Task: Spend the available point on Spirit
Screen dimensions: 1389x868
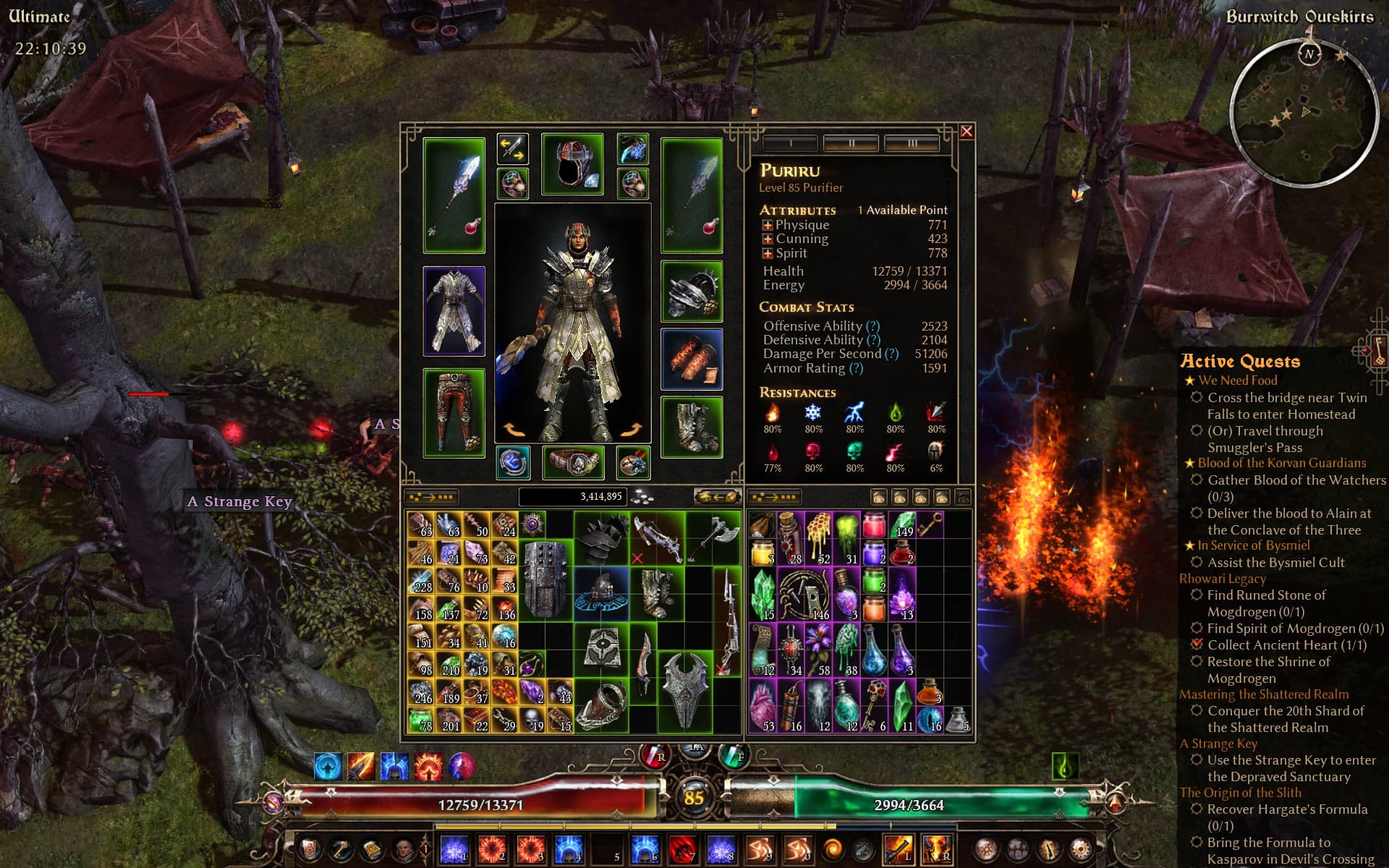Action: (x=768, y=254)
